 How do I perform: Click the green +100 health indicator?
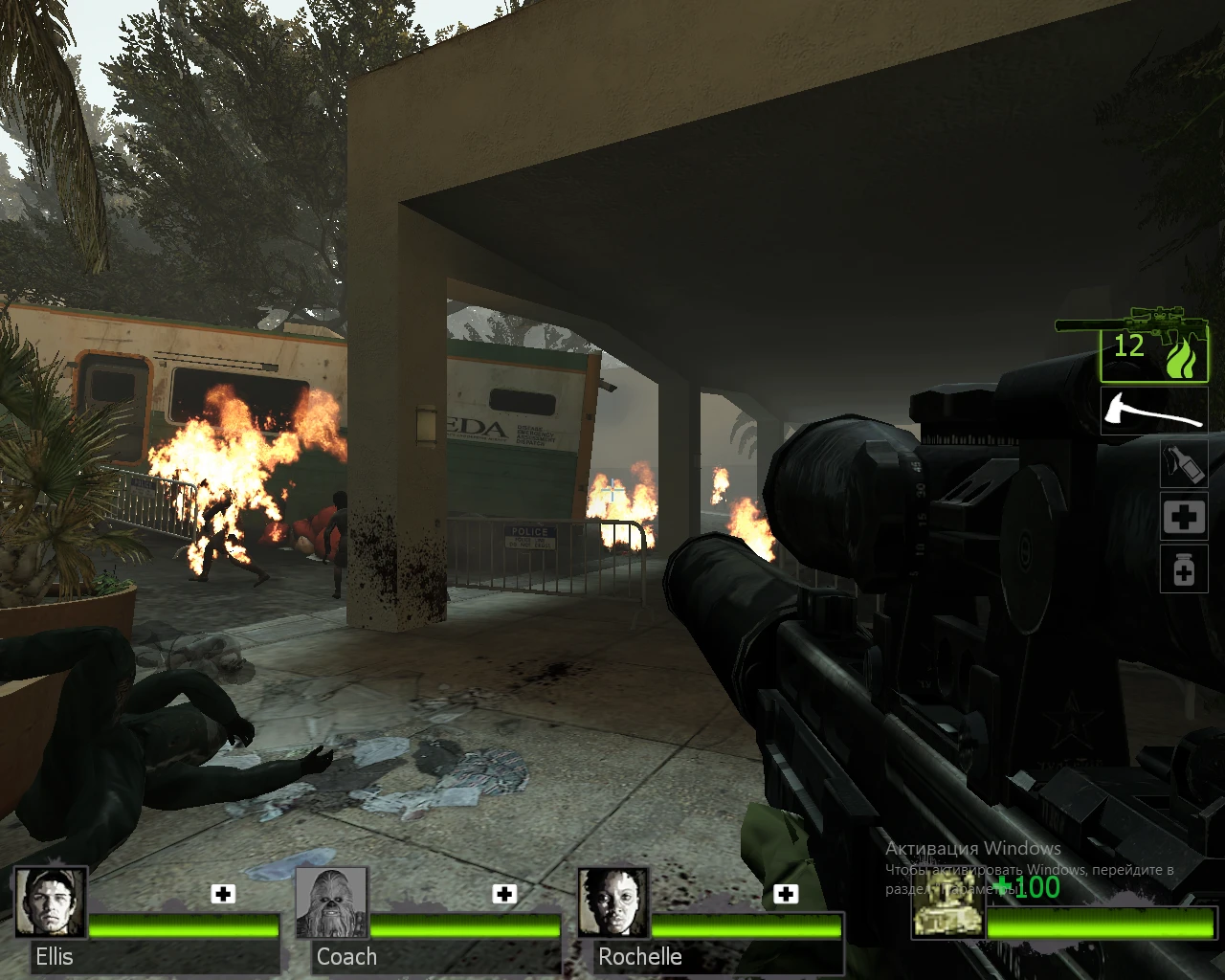click(x=1026, y=888)
